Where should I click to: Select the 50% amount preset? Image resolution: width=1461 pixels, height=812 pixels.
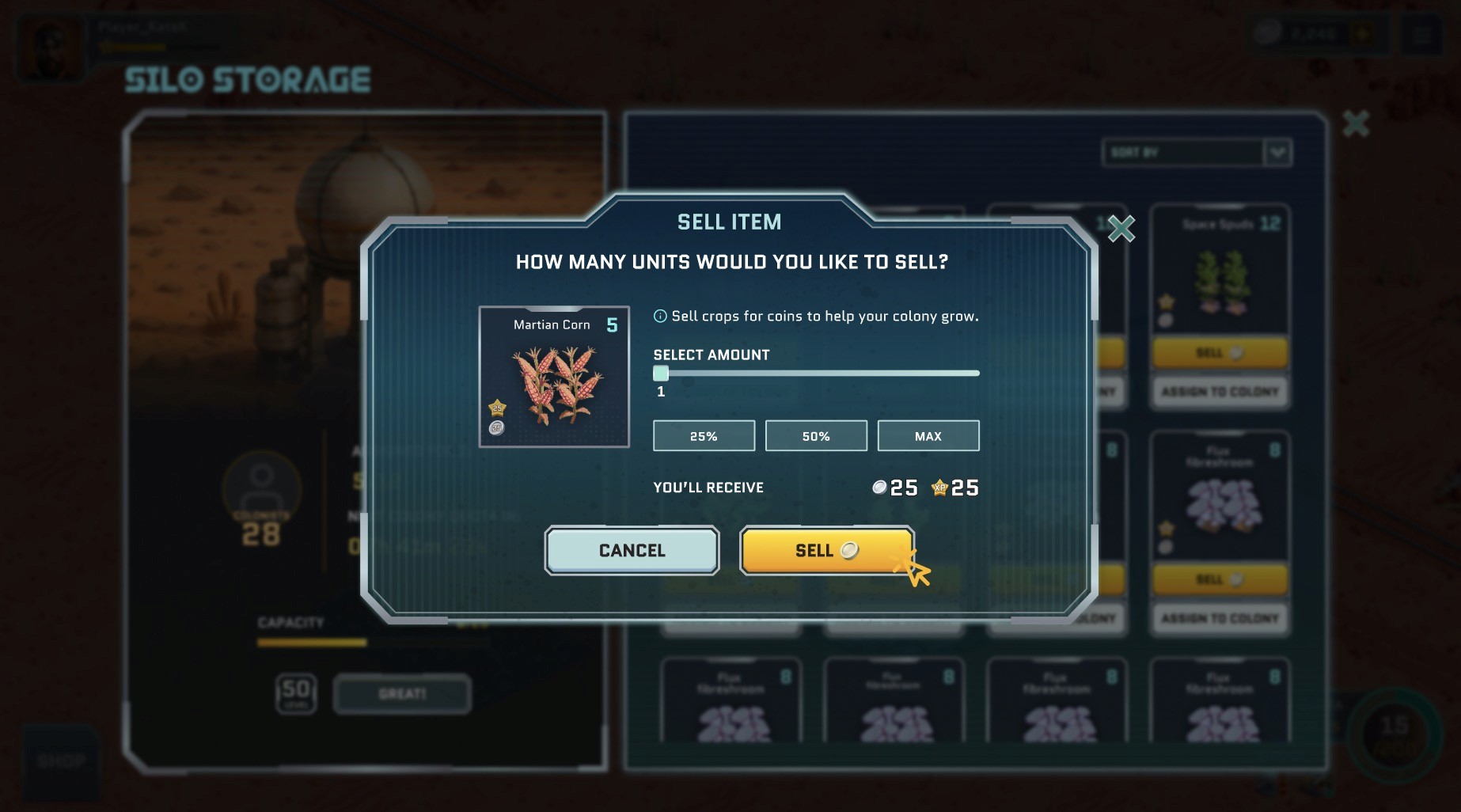(816, 436)
